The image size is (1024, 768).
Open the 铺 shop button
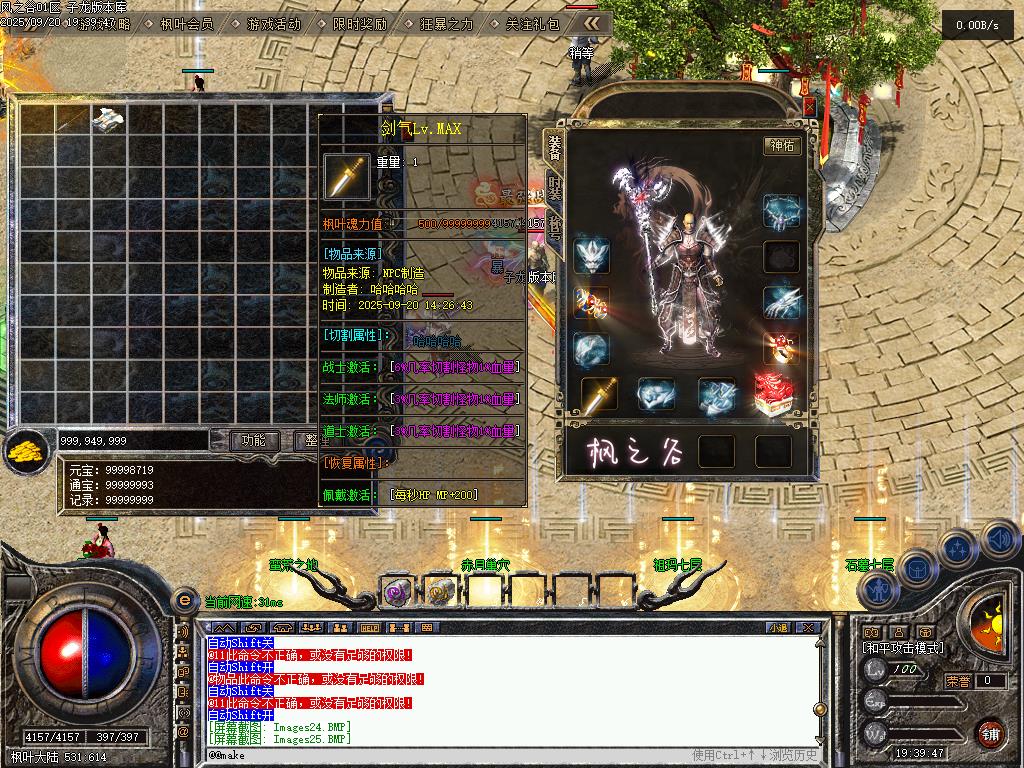[990, 732]
